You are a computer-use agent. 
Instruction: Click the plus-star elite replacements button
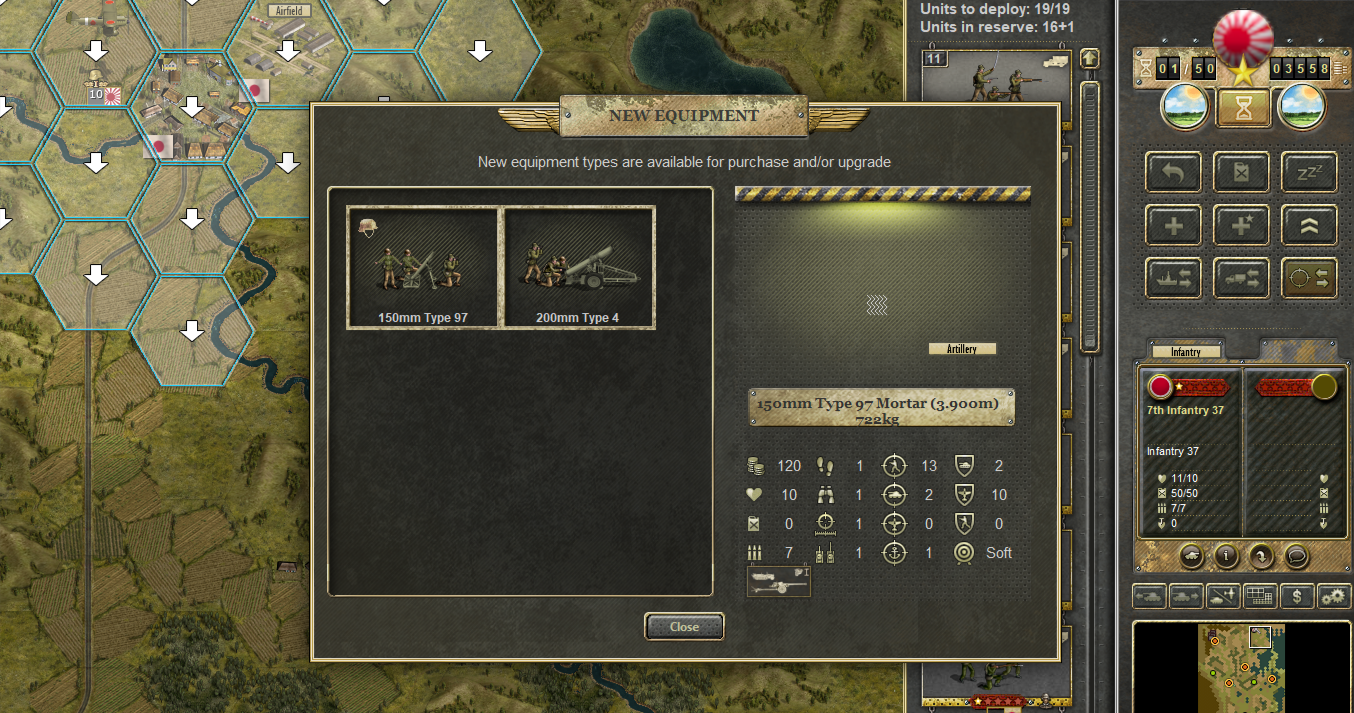[x=1241, y=225]
